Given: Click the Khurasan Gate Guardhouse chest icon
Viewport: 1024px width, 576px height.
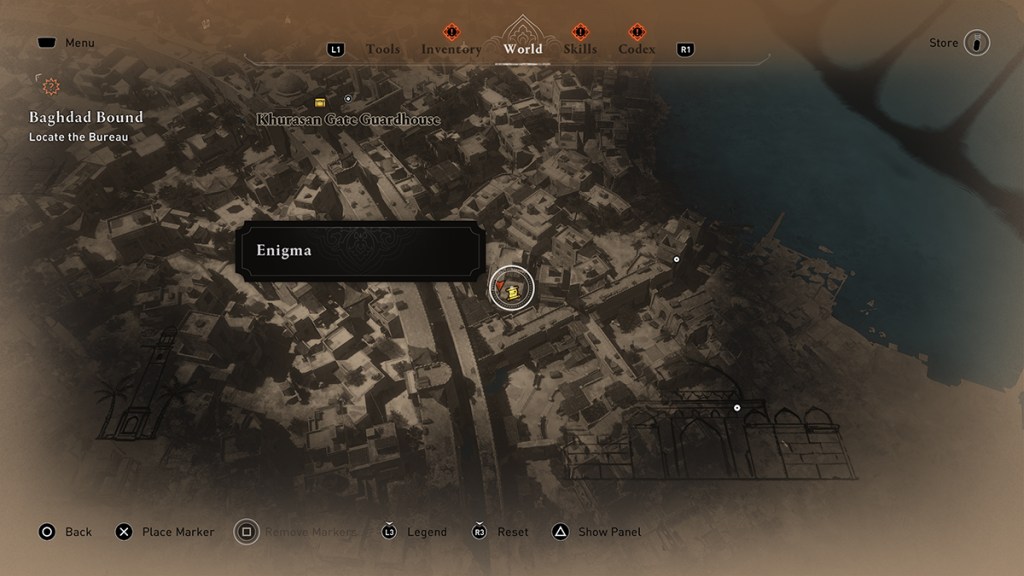Looking at the screenshot, I should [320, 102].
